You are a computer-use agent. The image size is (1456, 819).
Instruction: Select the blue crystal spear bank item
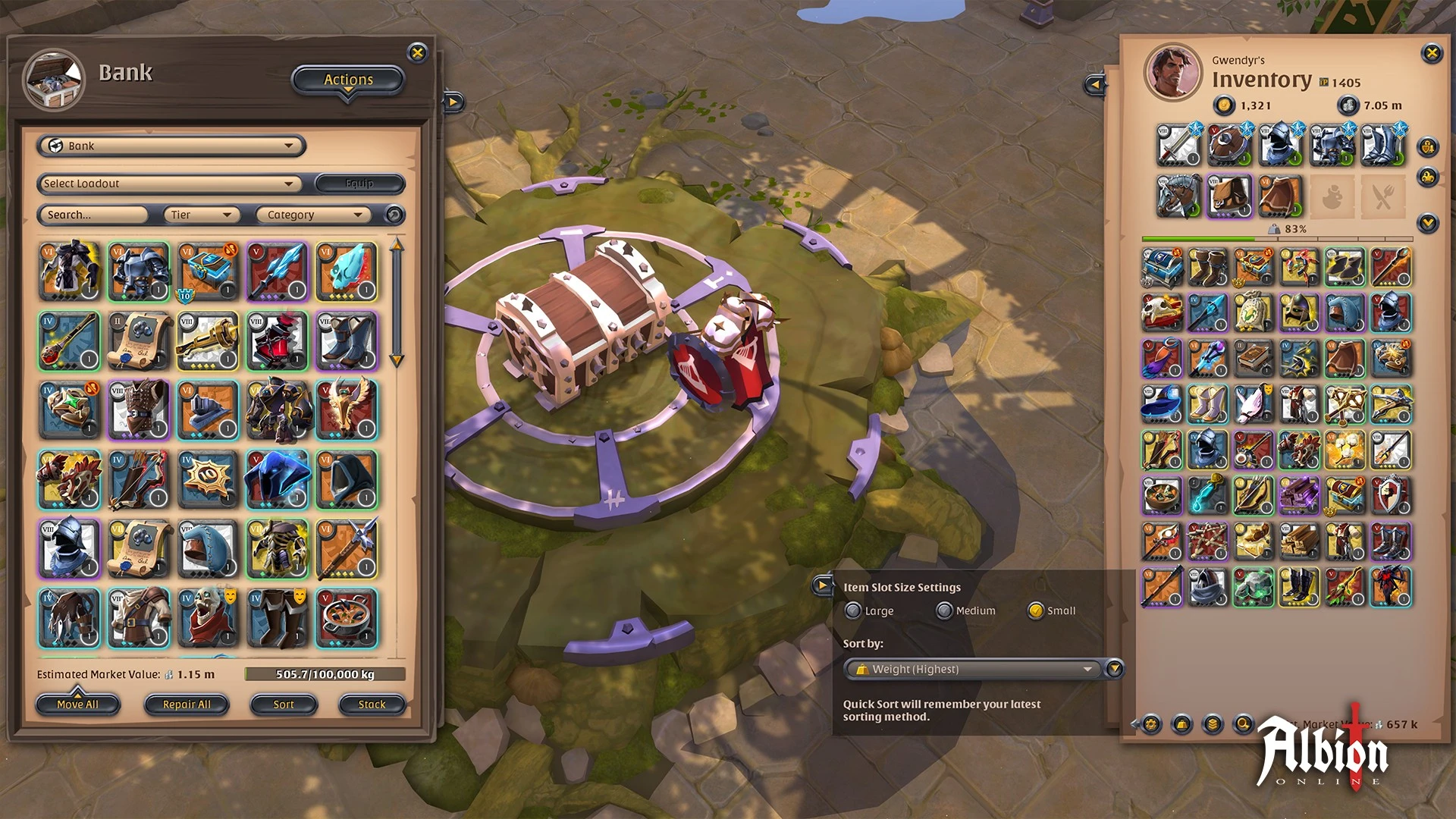coord(277,271)
